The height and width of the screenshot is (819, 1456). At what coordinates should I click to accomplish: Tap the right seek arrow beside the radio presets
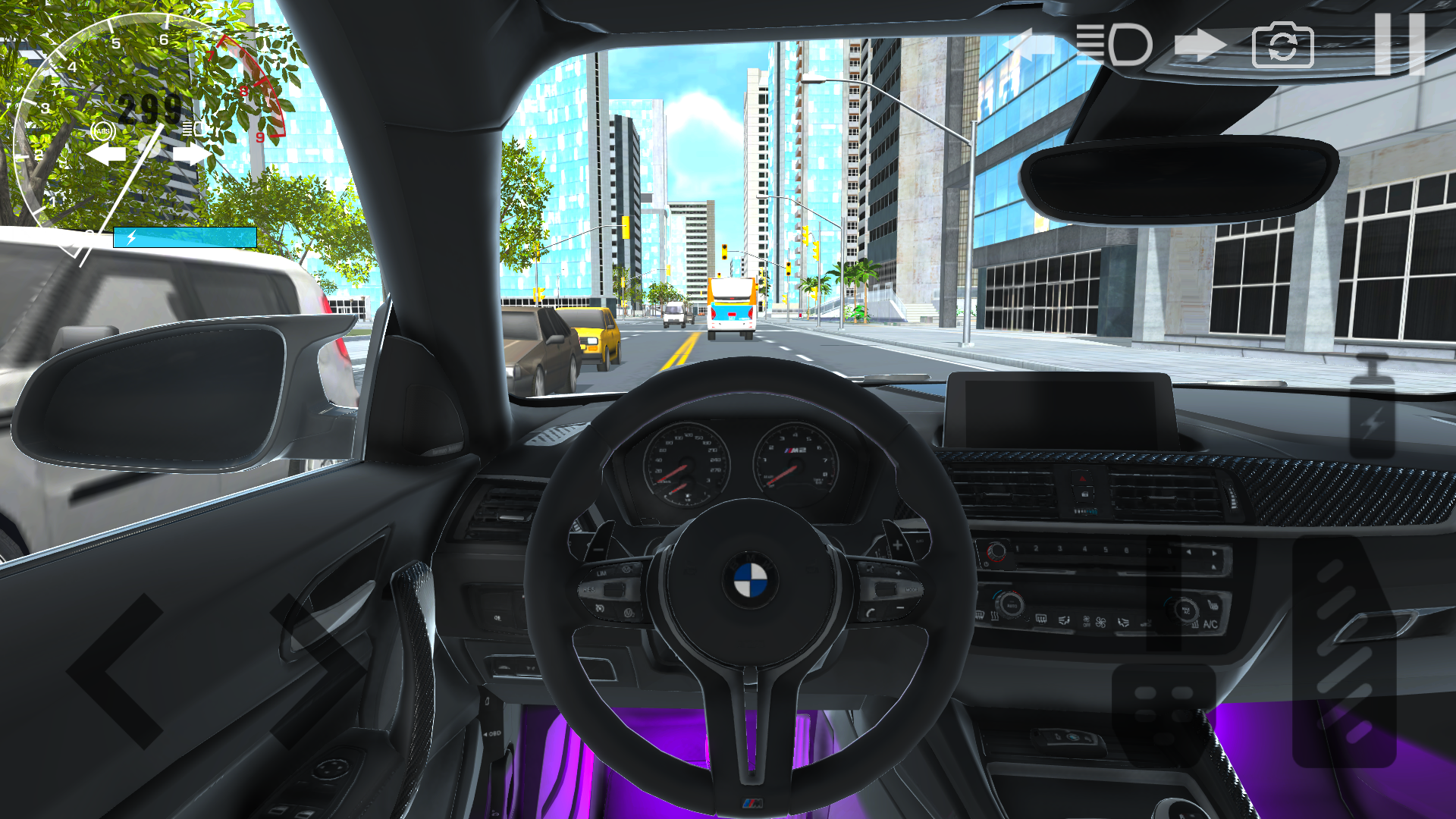pyautogui.click(x=1215, y=554)
